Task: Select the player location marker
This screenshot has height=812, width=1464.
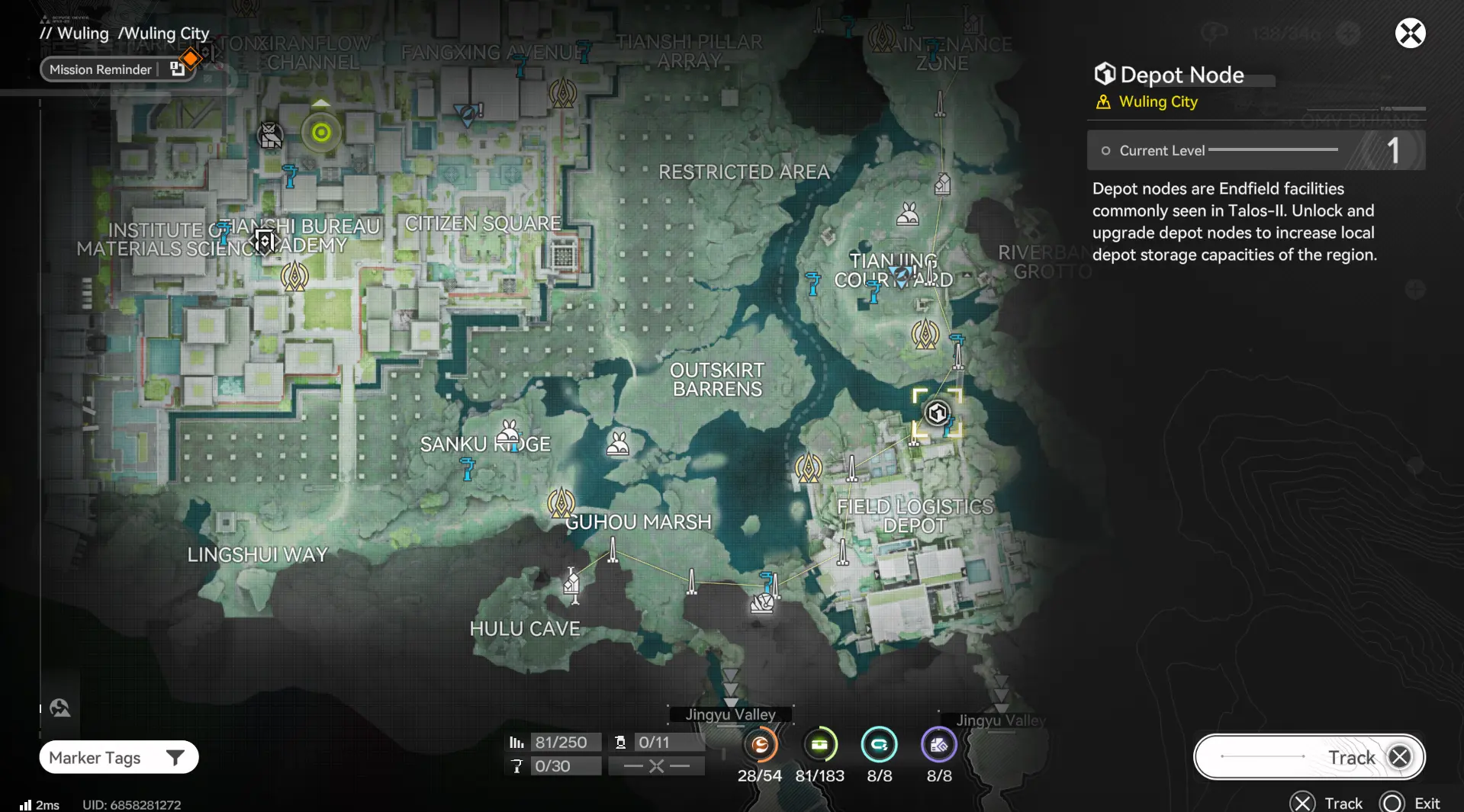Action: pyautogui.click(x=321, y=133)
